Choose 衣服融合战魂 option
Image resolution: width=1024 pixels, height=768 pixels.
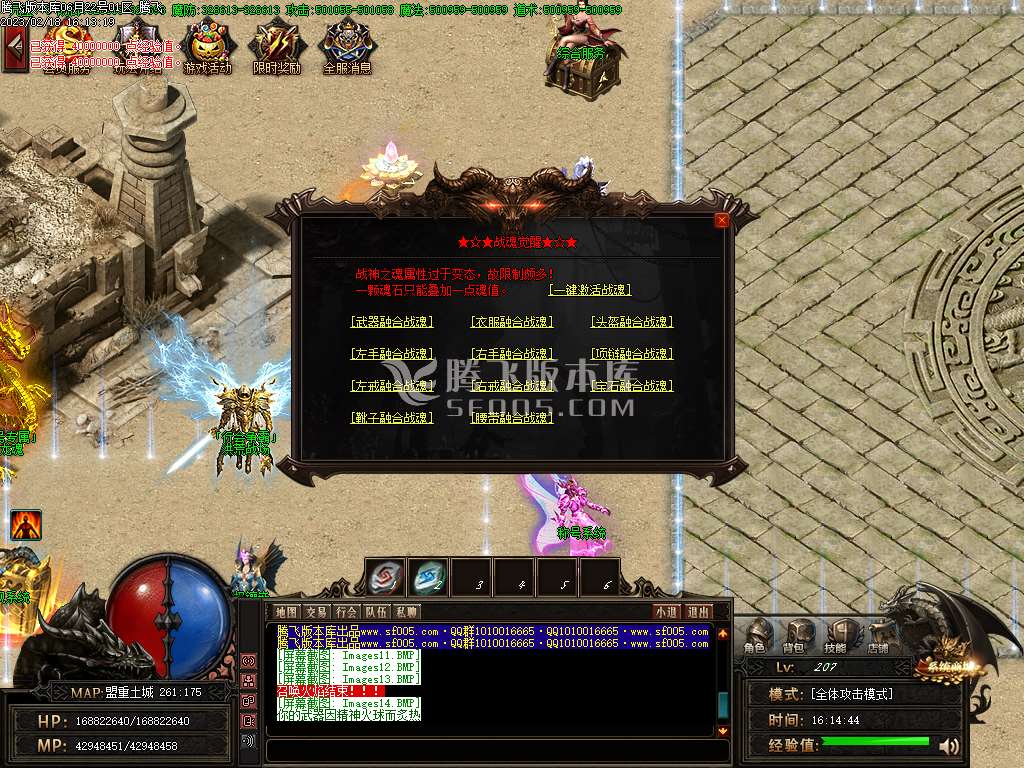click(x=512, y=322)
